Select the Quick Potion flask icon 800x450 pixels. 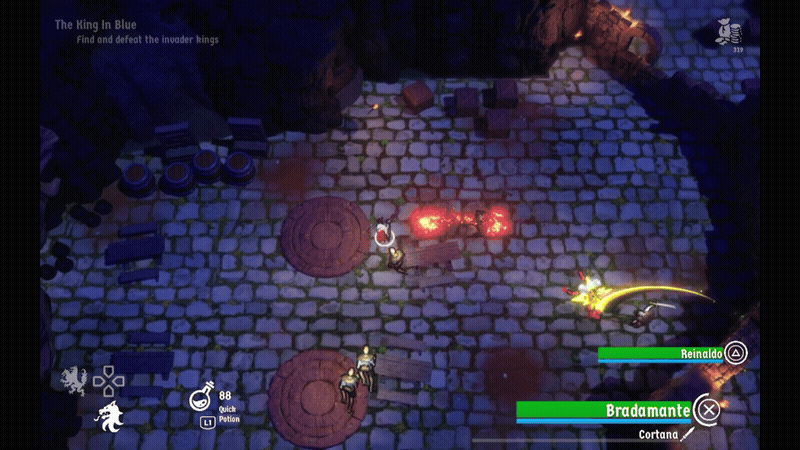202,400
